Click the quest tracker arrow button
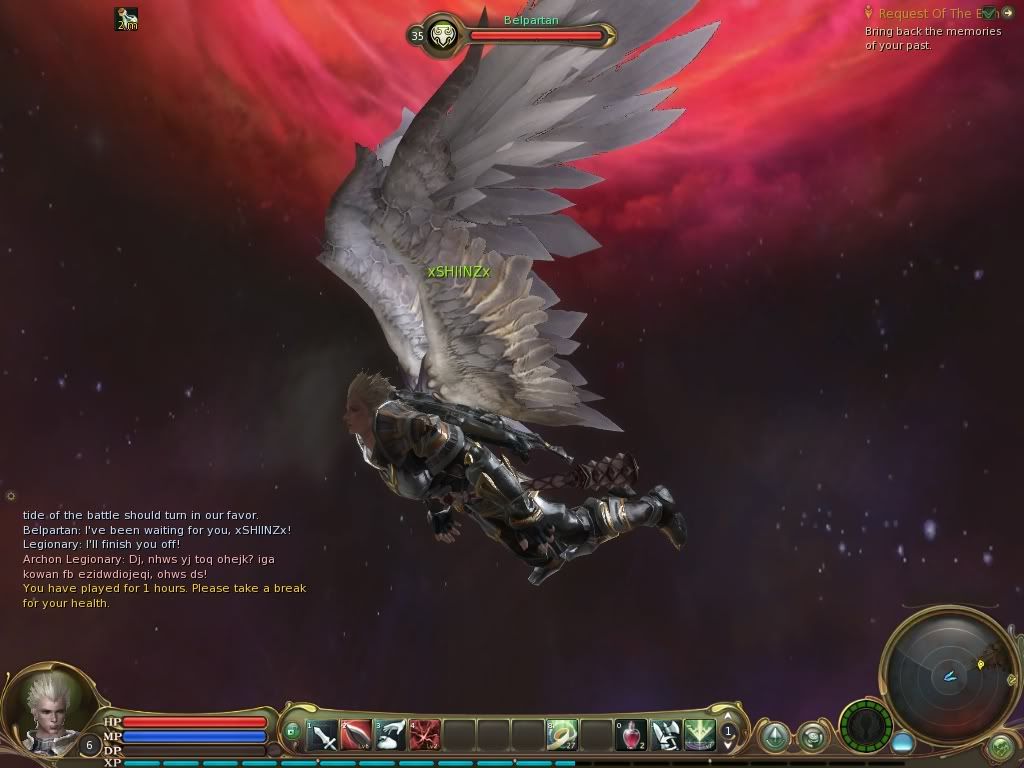 [x=1007, y=13]
